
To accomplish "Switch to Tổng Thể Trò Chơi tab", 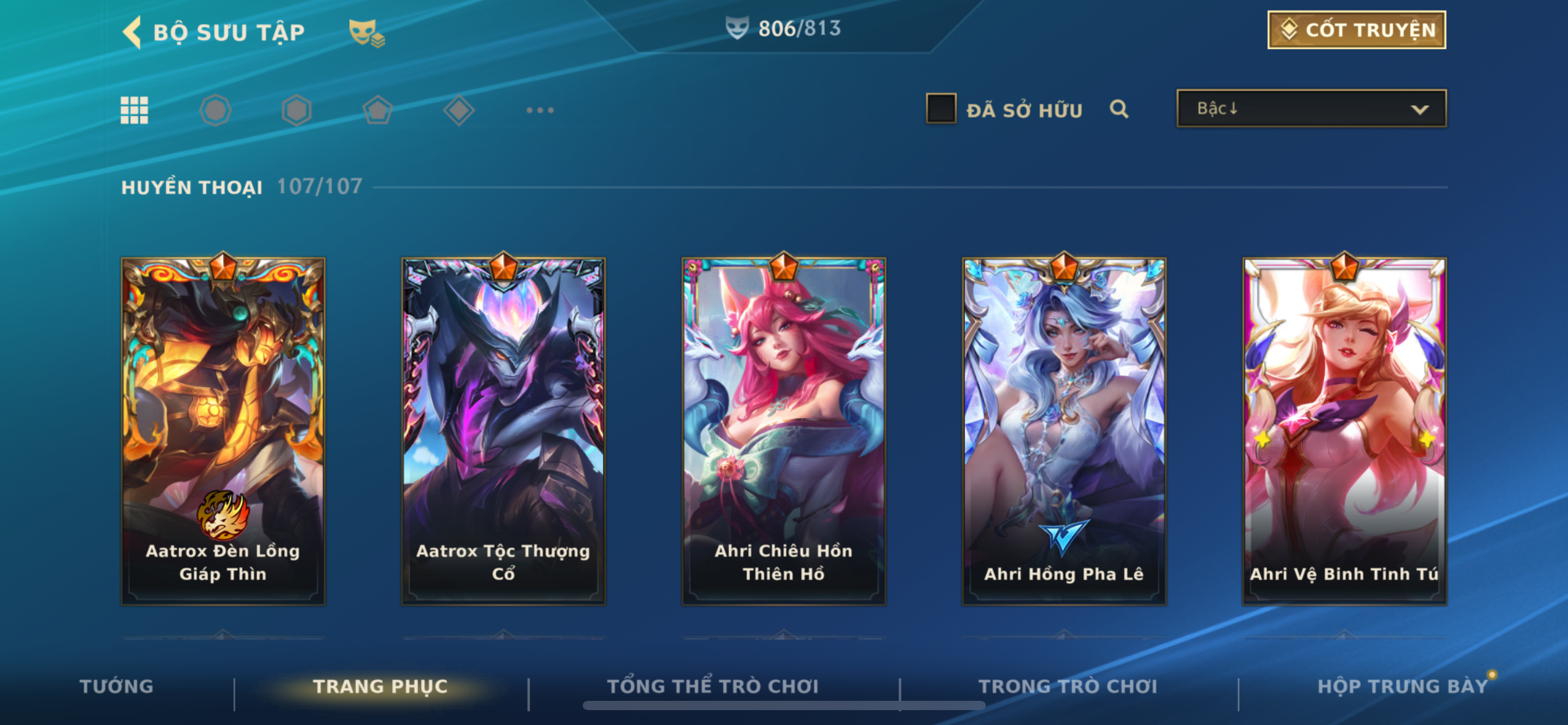I will [x=713, y=686].
